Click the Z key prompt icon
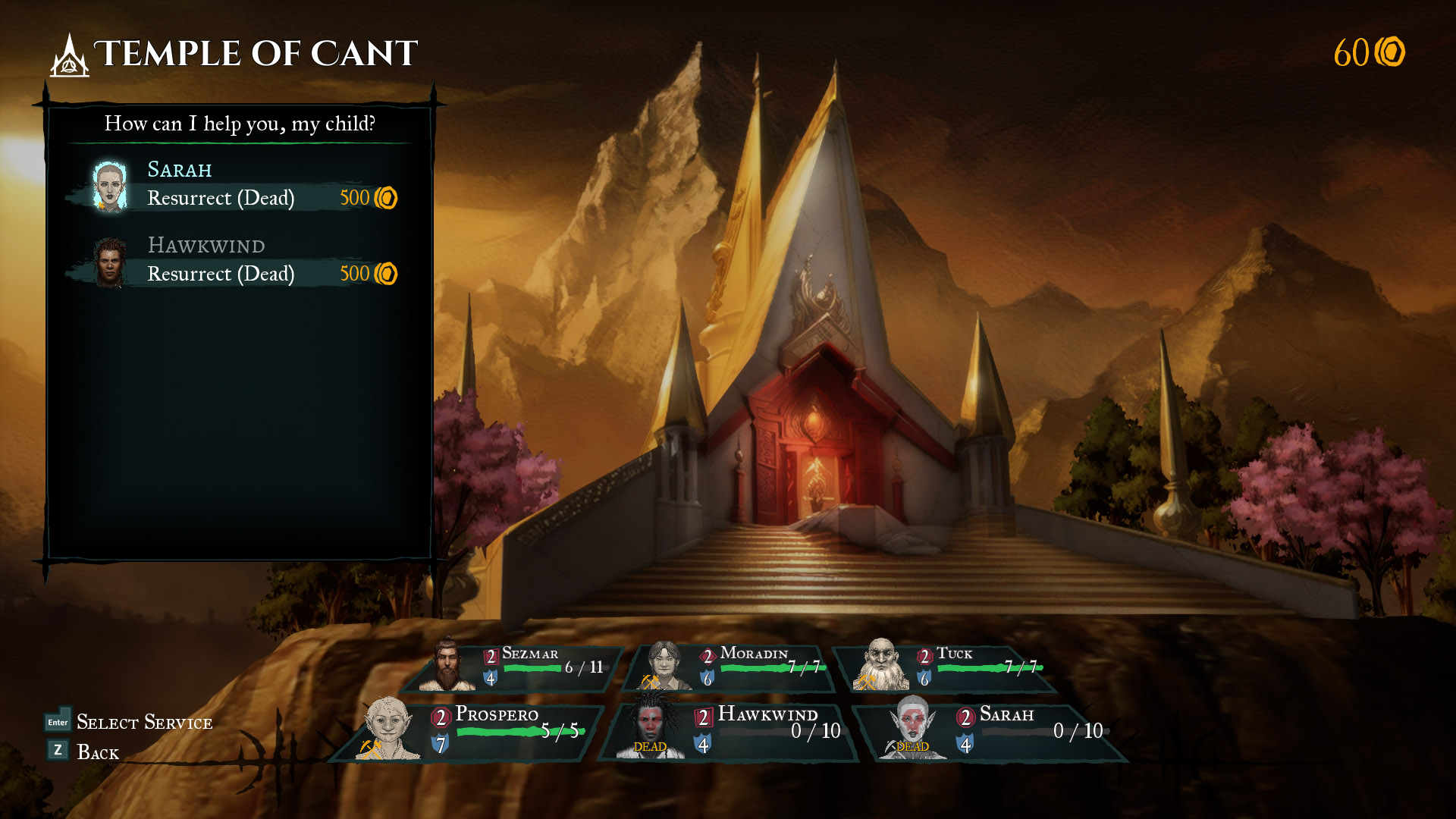 tap(56, 752)
